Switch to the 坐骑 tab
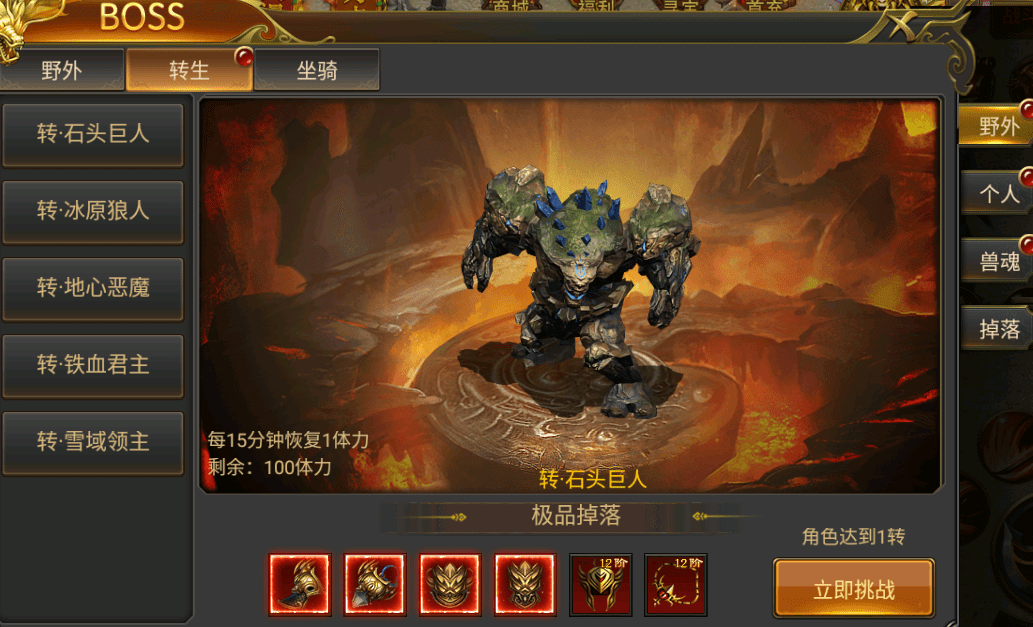The height and width of the screenshot is (627, 1033). click(316, 71)
